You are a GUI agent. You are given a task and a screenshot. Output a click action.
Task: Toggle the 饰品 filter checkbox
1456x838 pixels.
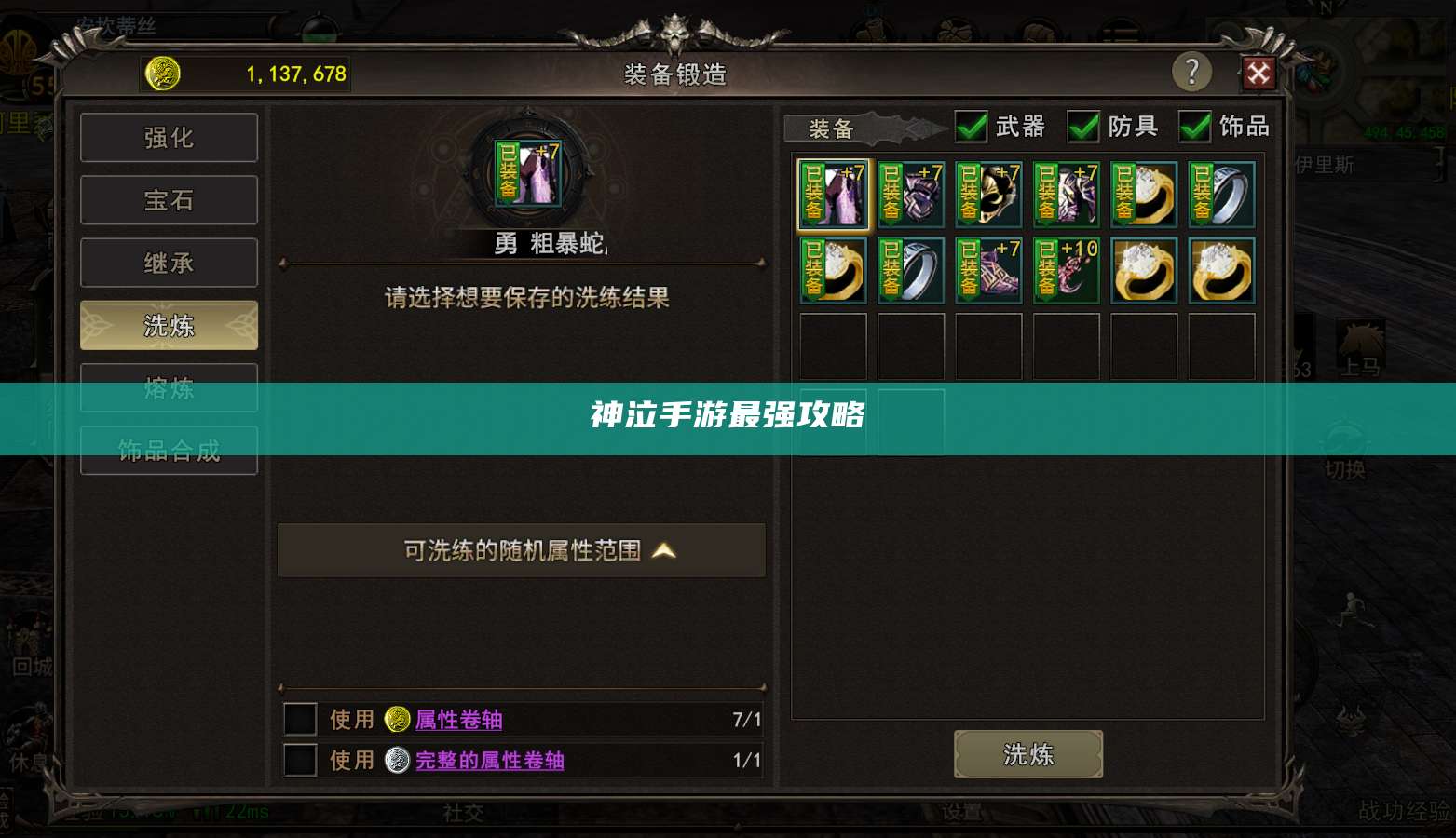pyautogui.click(x=1195, y=127)
